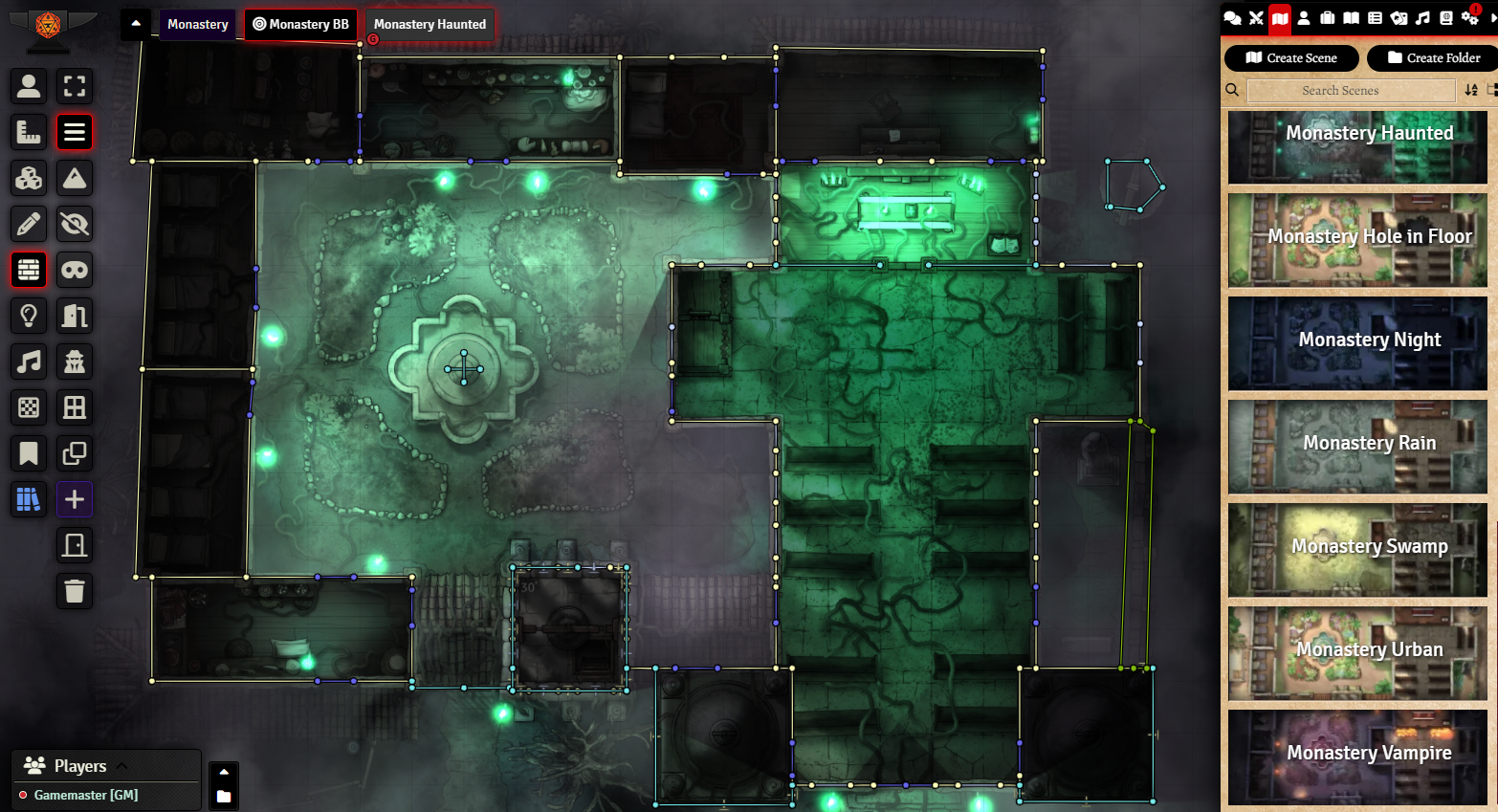Collapse the scene navigation bar arrow
This screenshot has height=812, width=1498.
coord(136,24)
